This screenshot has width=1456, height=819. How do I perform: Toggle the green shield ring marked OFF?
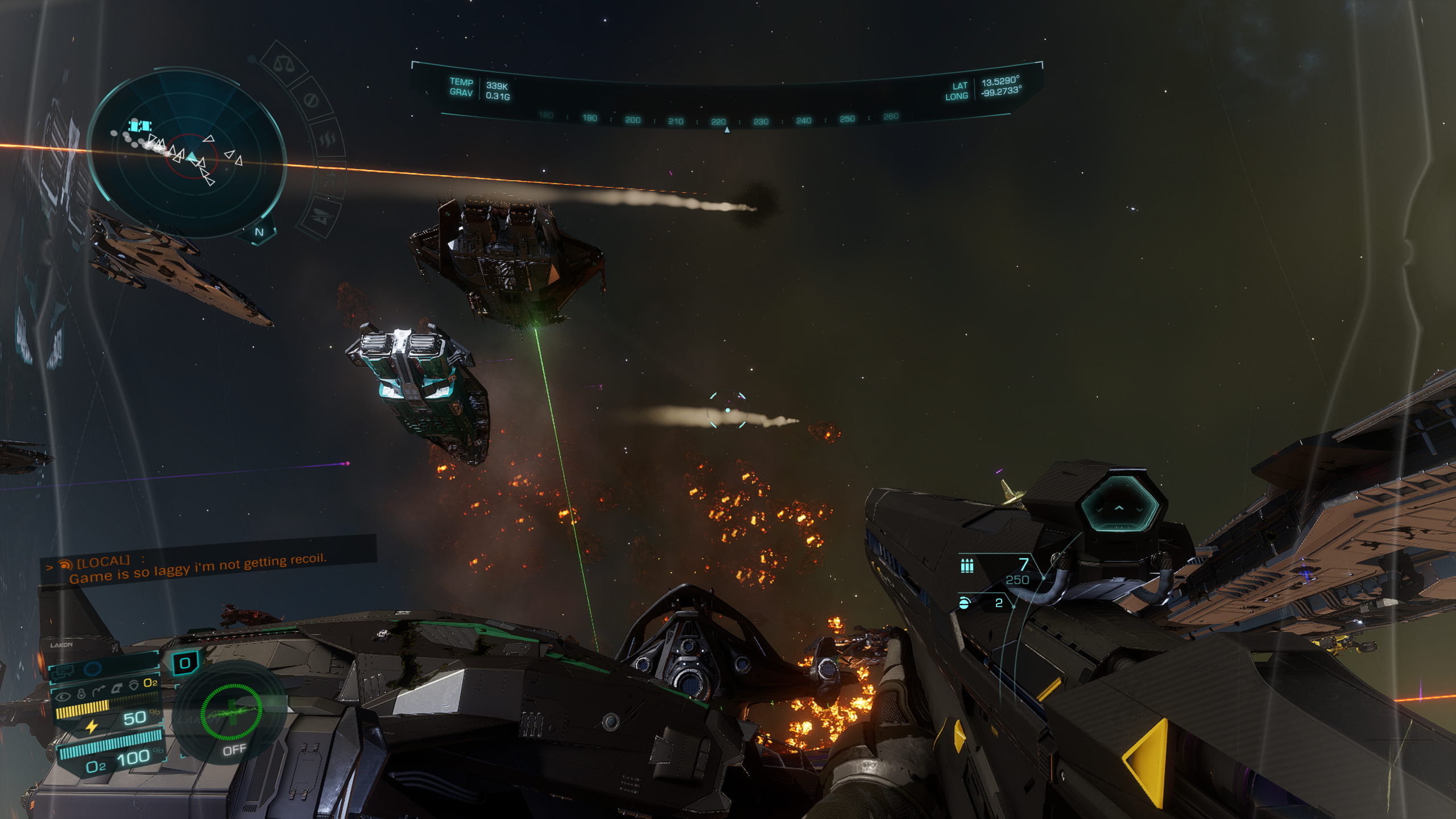pyautogui.click(x=231, y=712)
